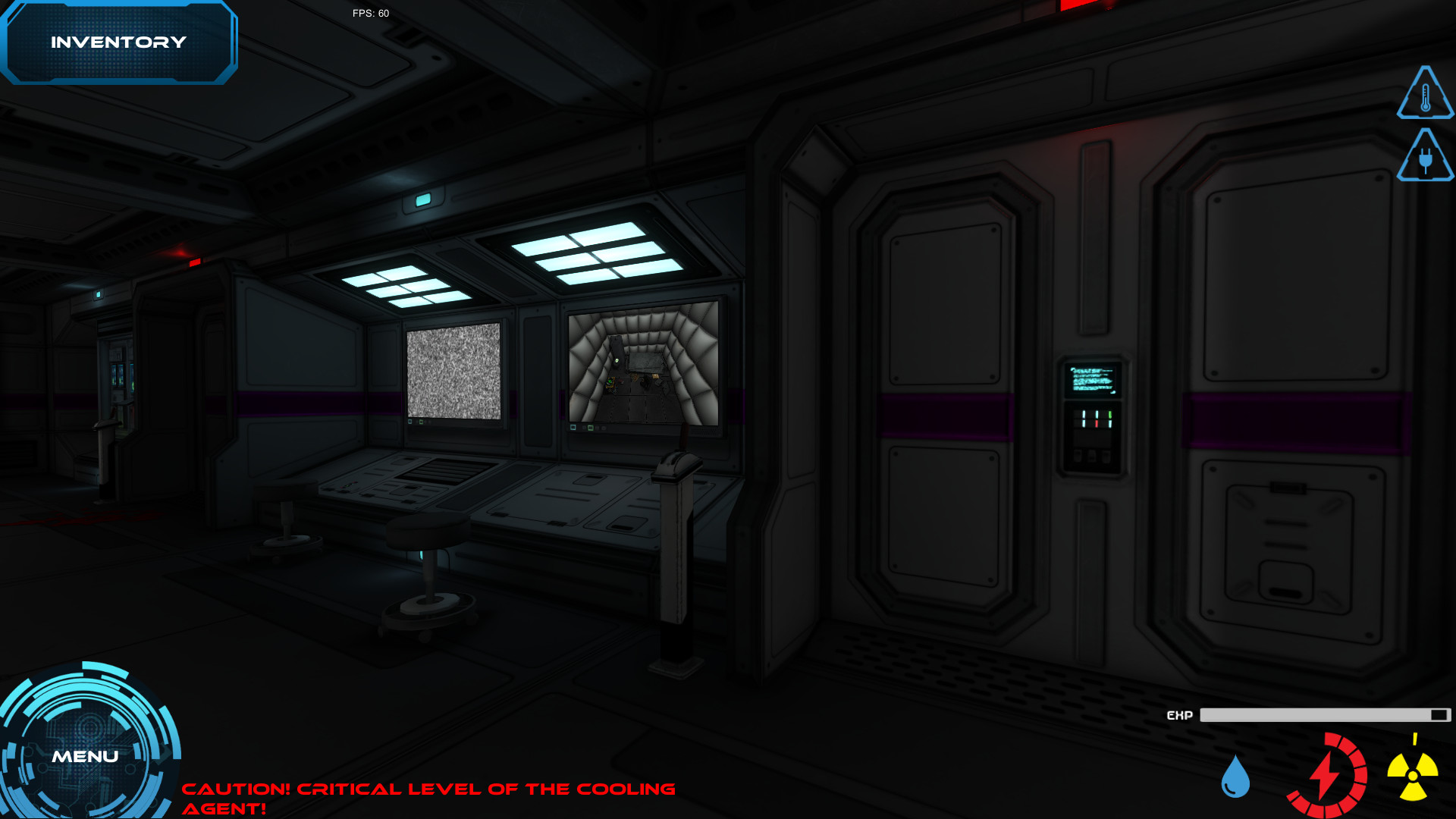Flip the middle switch on the door panel

point(1092,455)
